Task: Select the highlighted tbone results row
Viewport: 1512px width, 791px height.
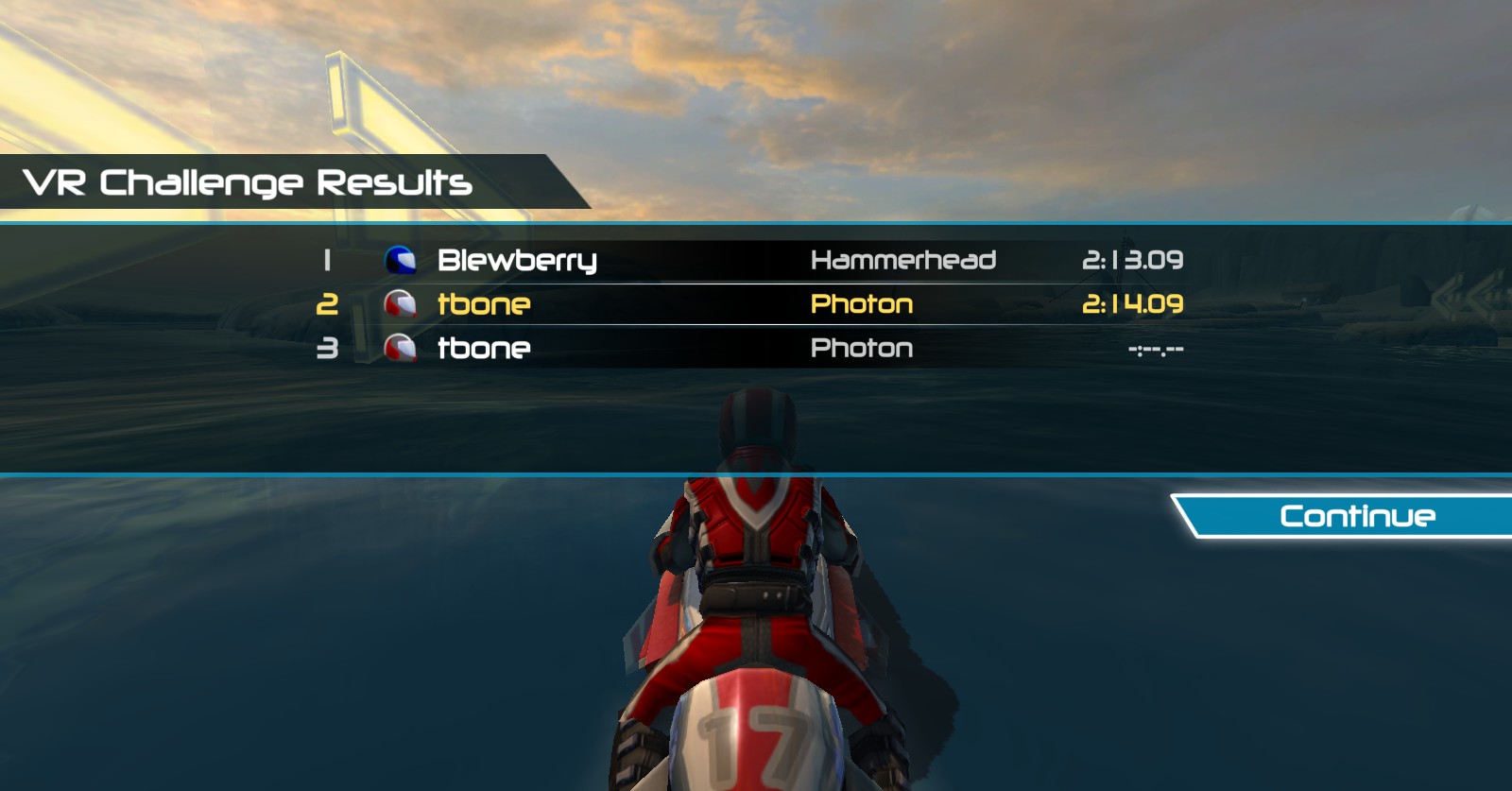Action: click(x=756, y=304)
